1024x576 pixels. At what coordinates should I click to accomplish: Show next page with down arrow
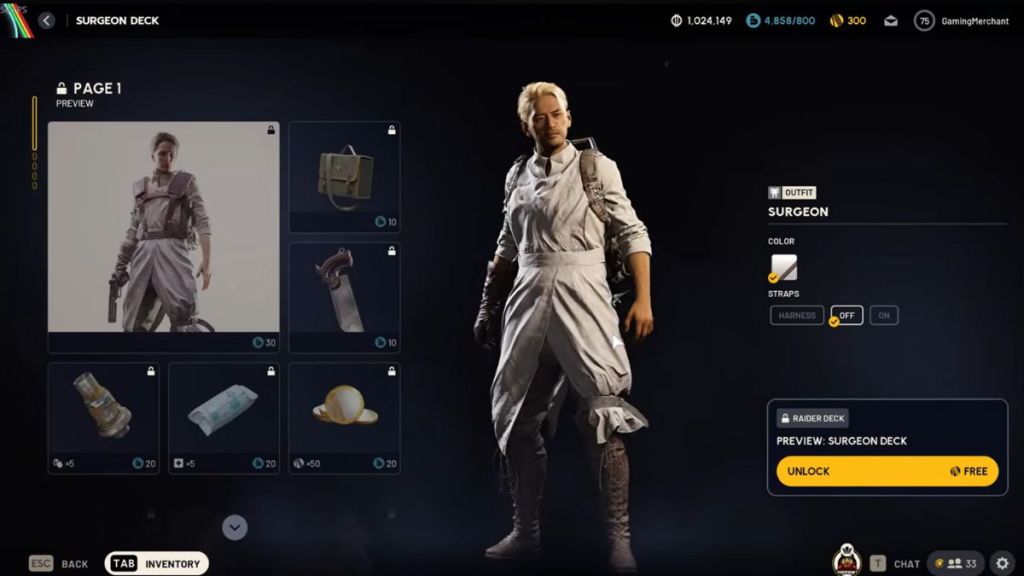tap(235, 527)
